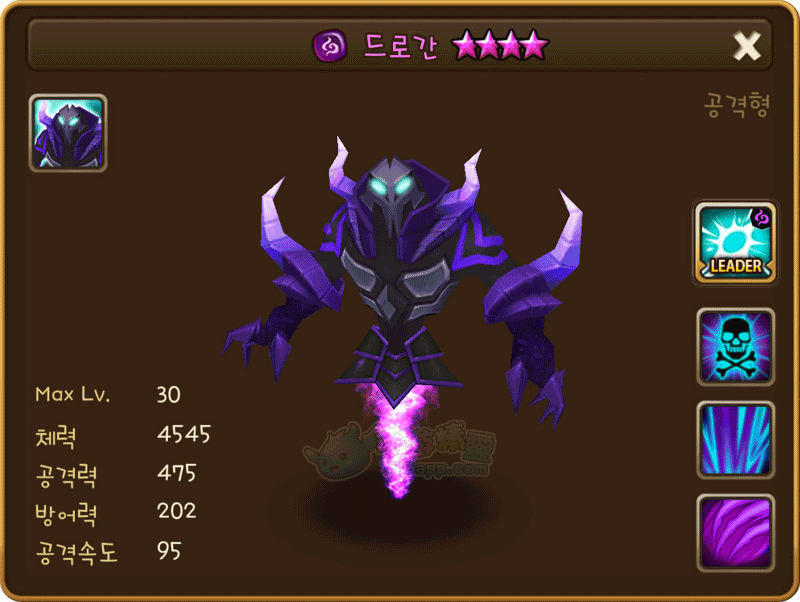
Task: Close the monster info window
Action: pyautogui.click(x=746, y=45)
